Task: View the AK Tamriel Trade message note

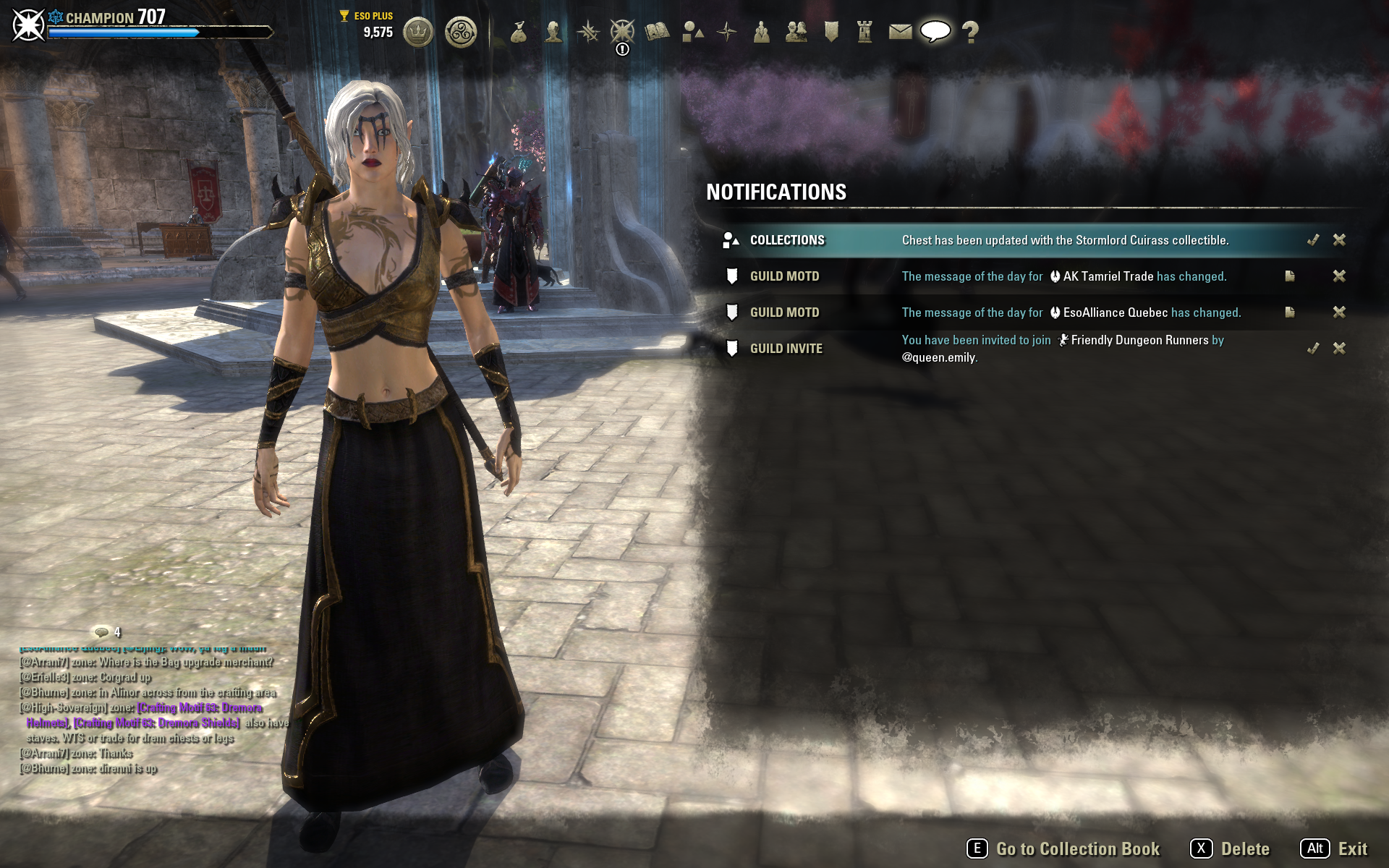Action: coord(1290,276)
